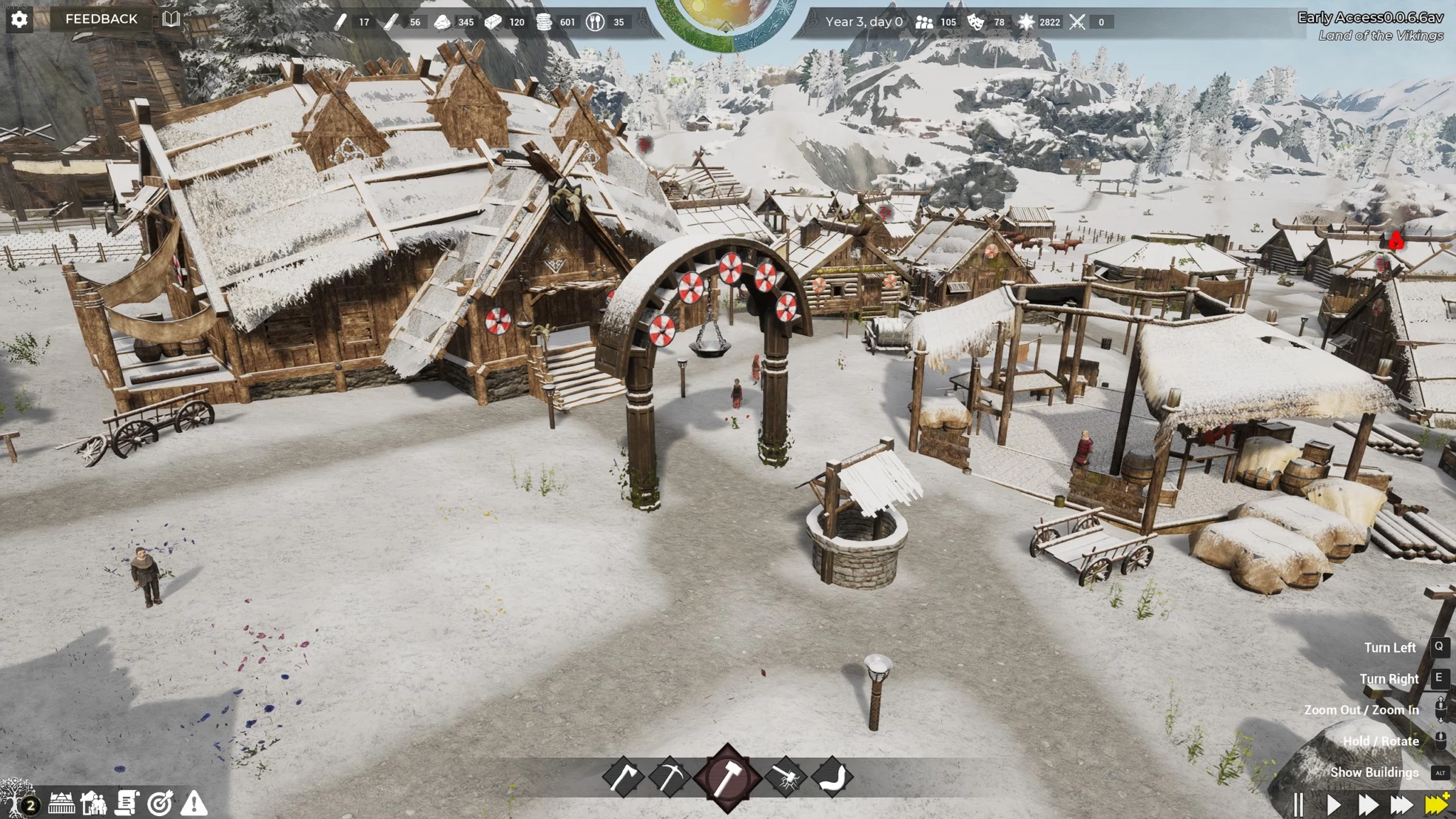Image resolution: width=1456 pixels, height=819 pixels.
Task: Activate the yellow maximum speed button
Action: (1437, 804)
